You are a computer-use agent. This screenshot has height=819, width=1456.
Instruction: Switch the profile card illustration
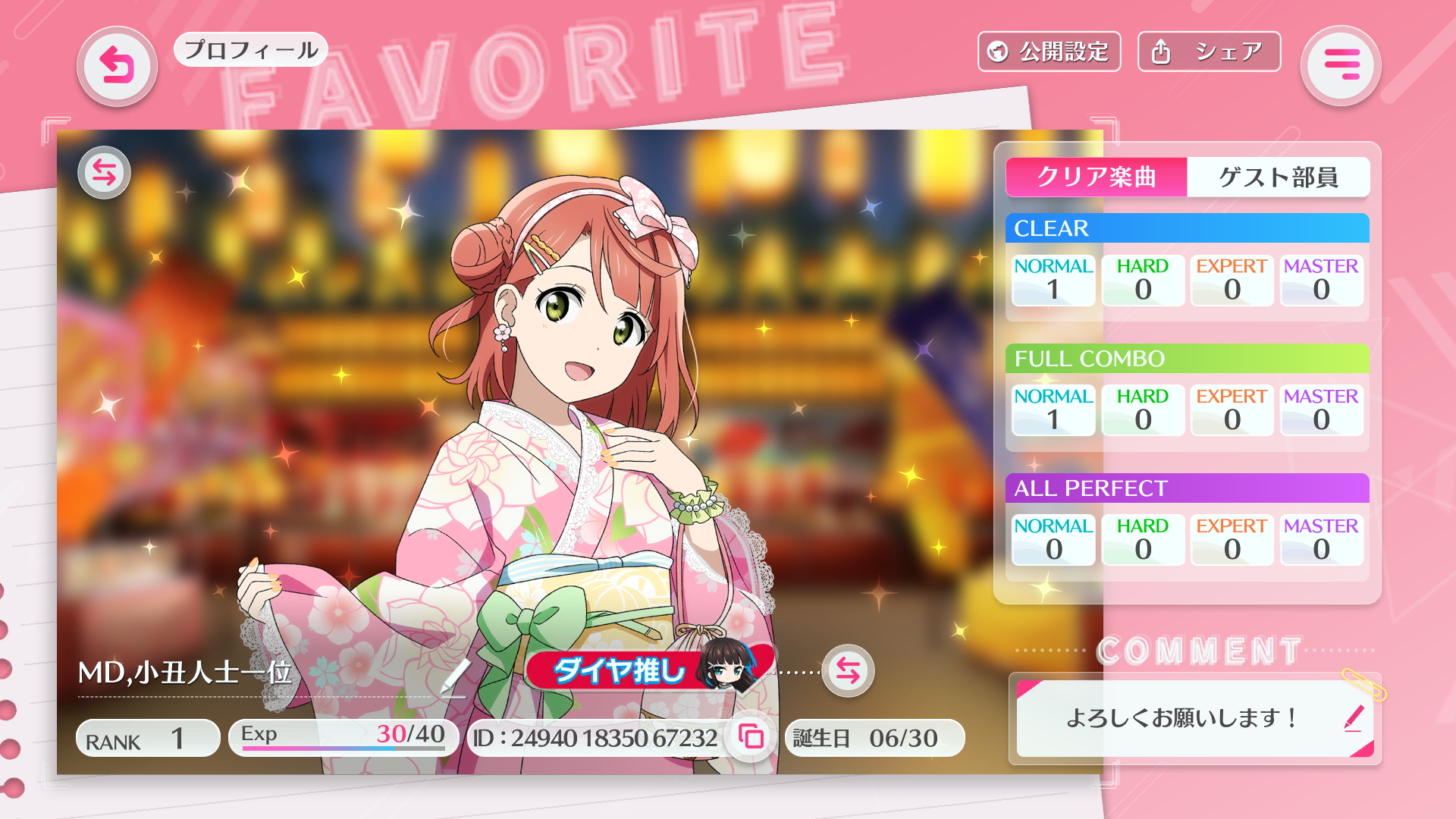(x=104, y=173)
